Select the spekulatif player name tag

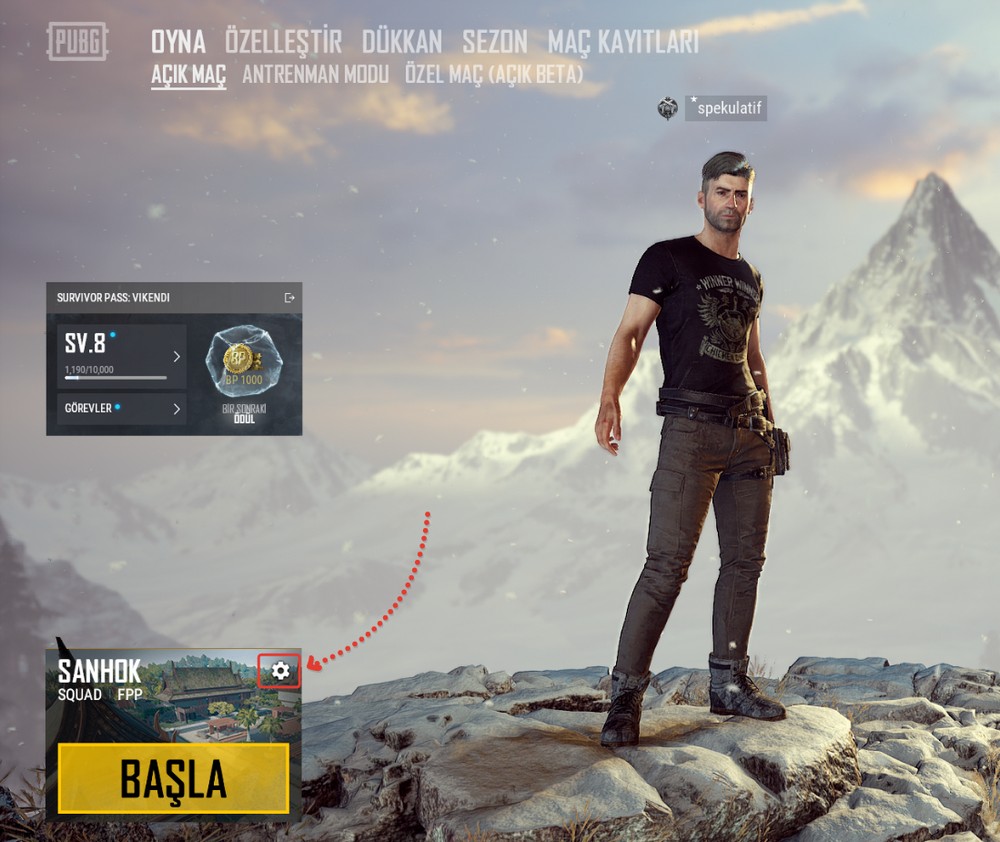[x=726, y=108]
